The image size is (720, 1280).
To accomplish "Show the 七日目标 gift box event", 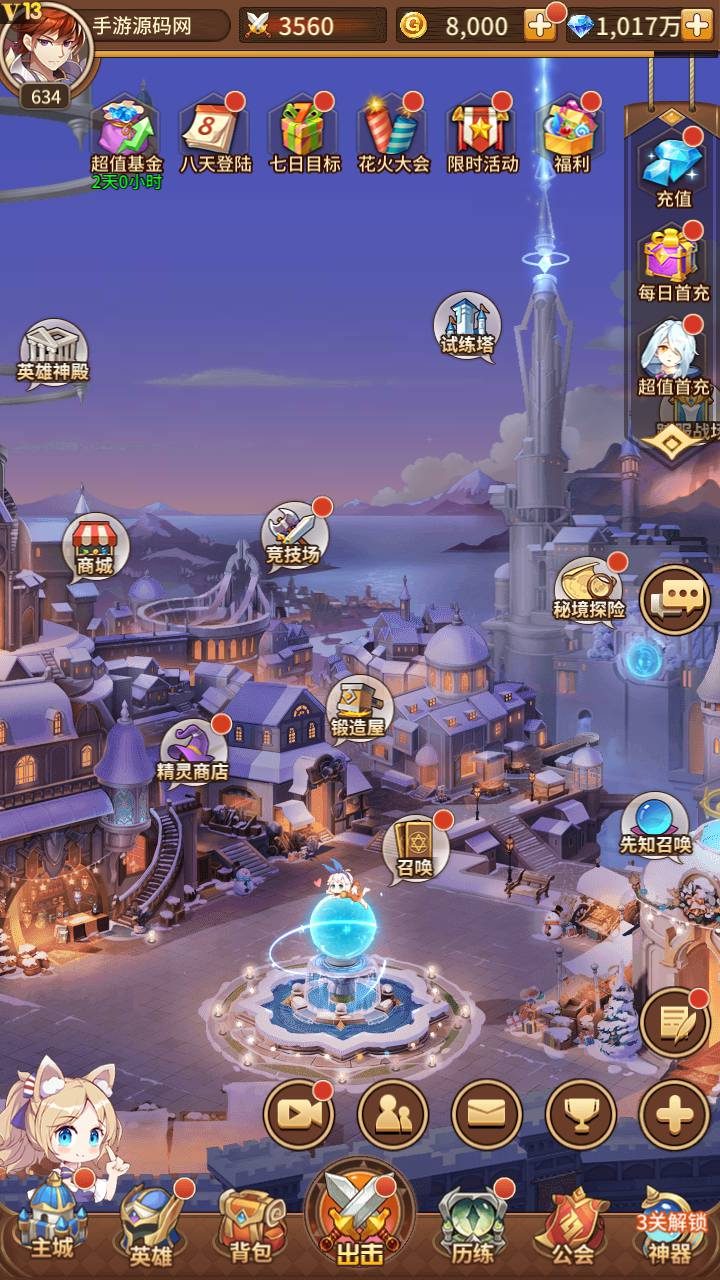I will 305,131.
